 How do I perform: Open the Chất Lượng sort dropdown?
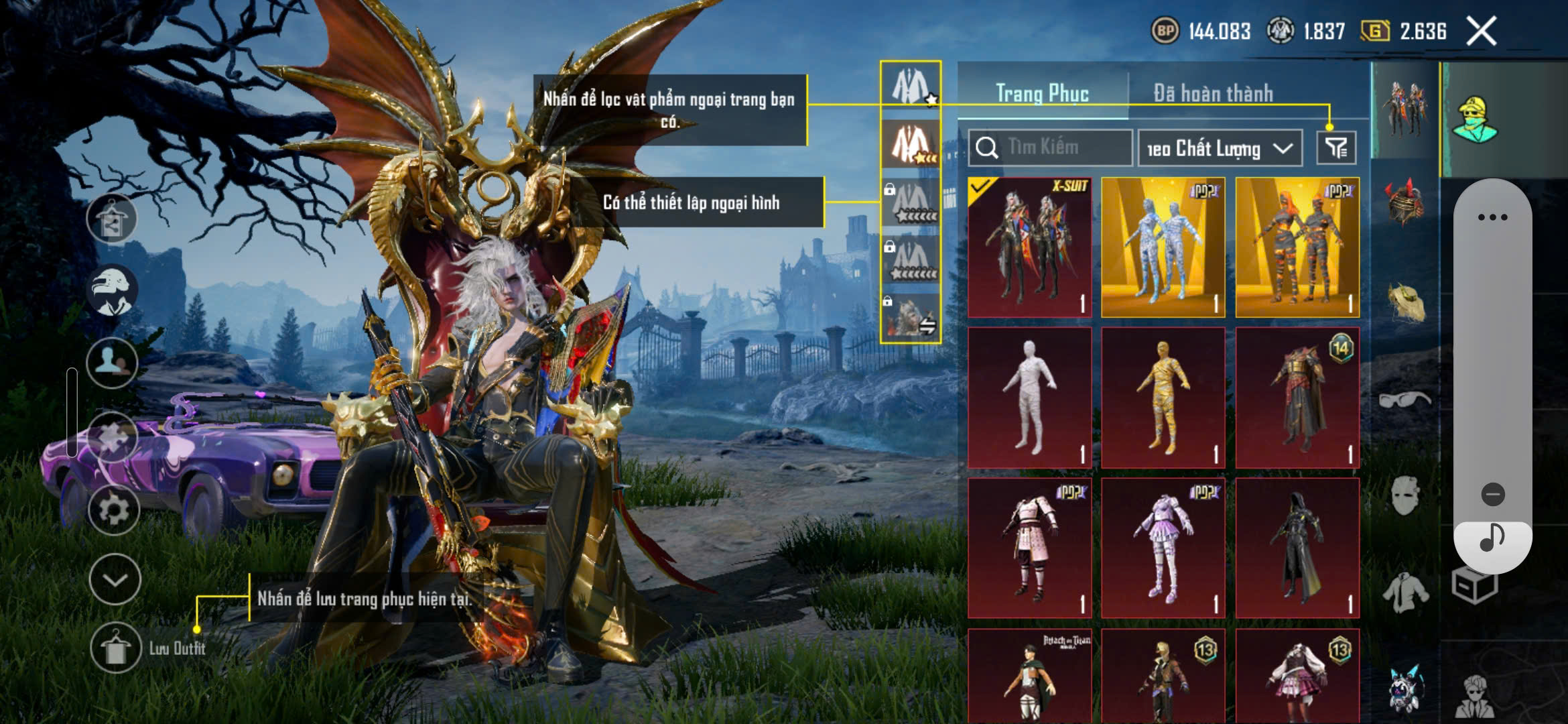tap(1220, 148)
